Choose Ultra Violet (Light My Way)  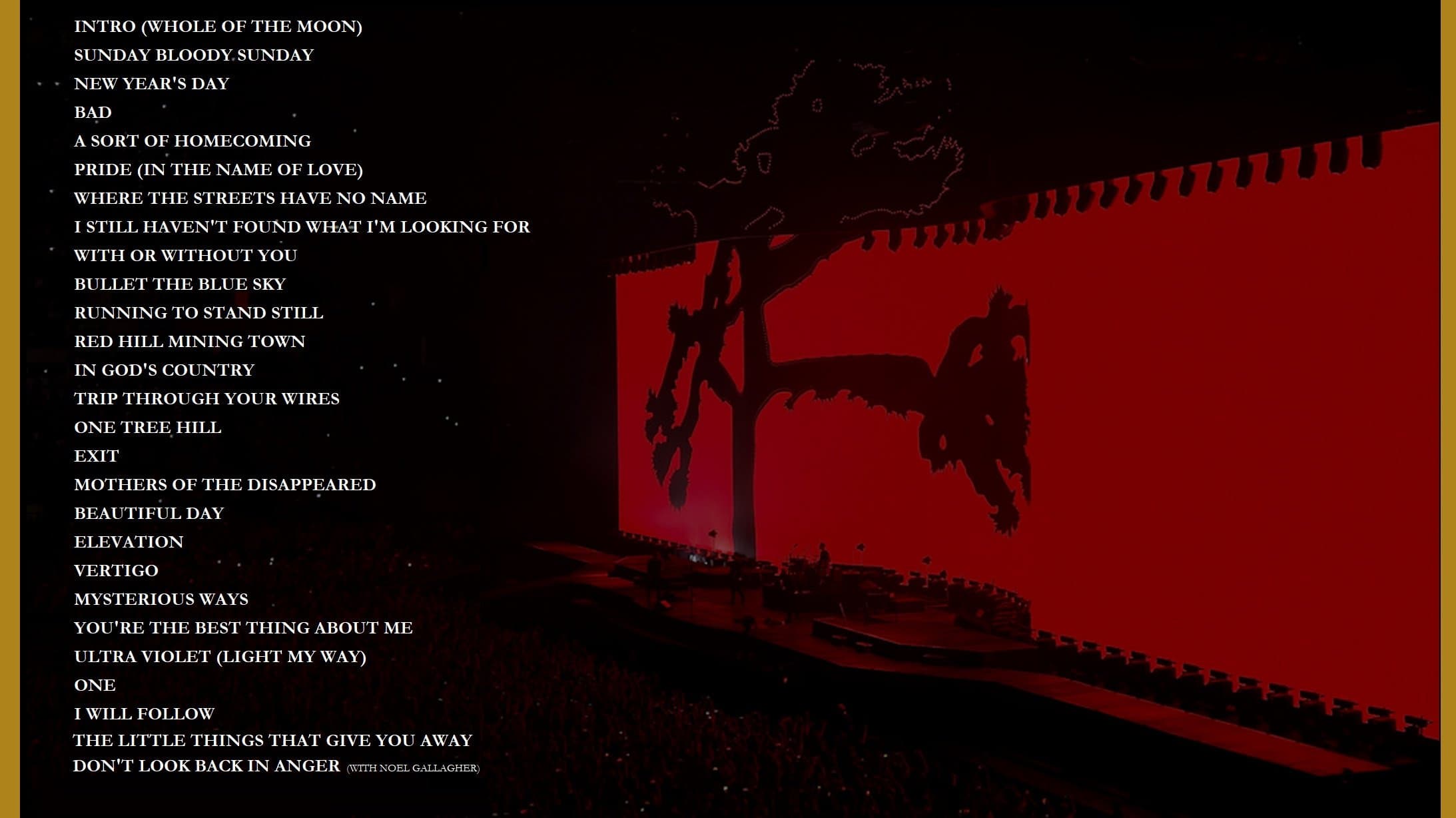click(220, 657)
